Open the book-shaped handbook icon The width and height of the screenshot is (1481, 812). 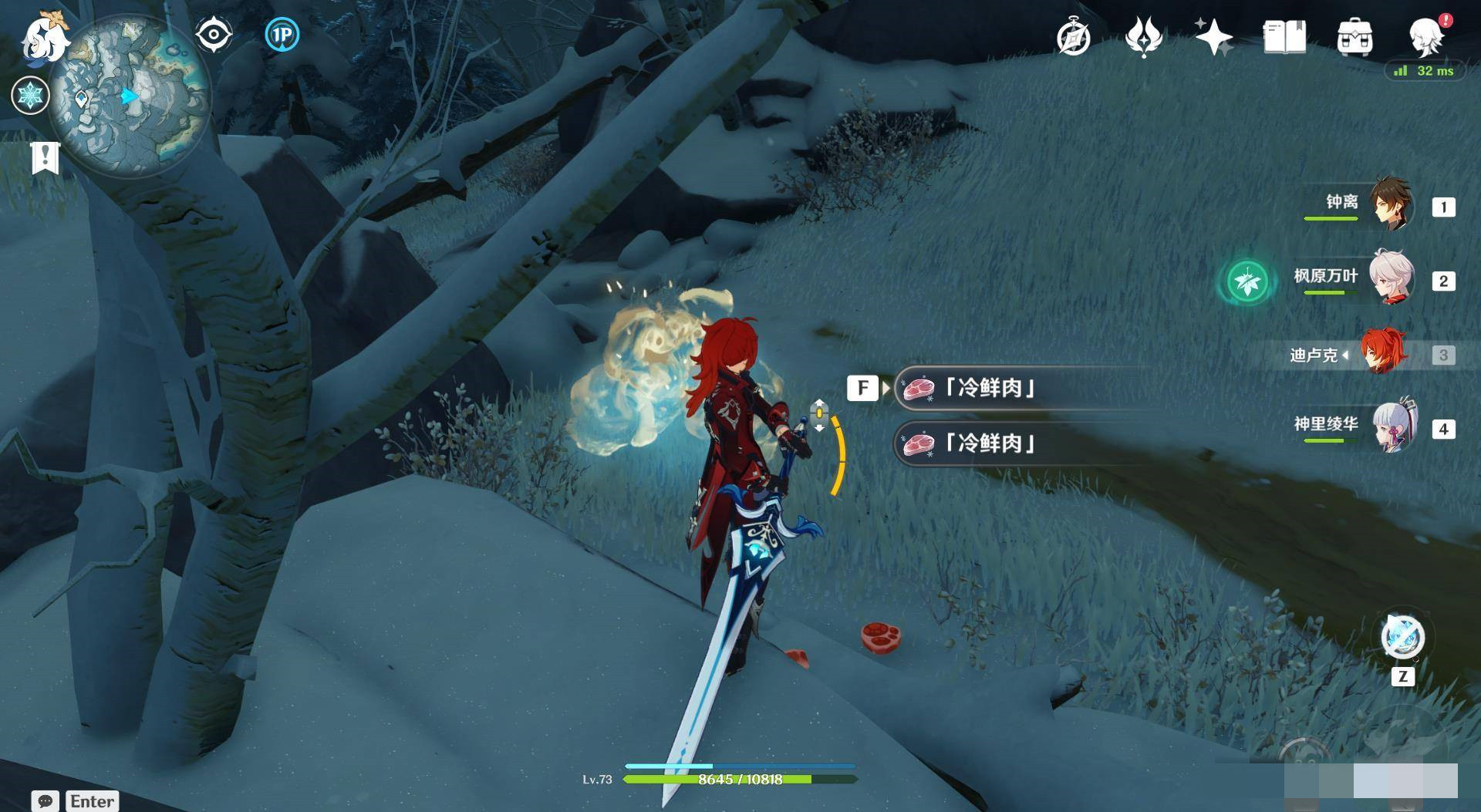click(x=1284, y=37)
